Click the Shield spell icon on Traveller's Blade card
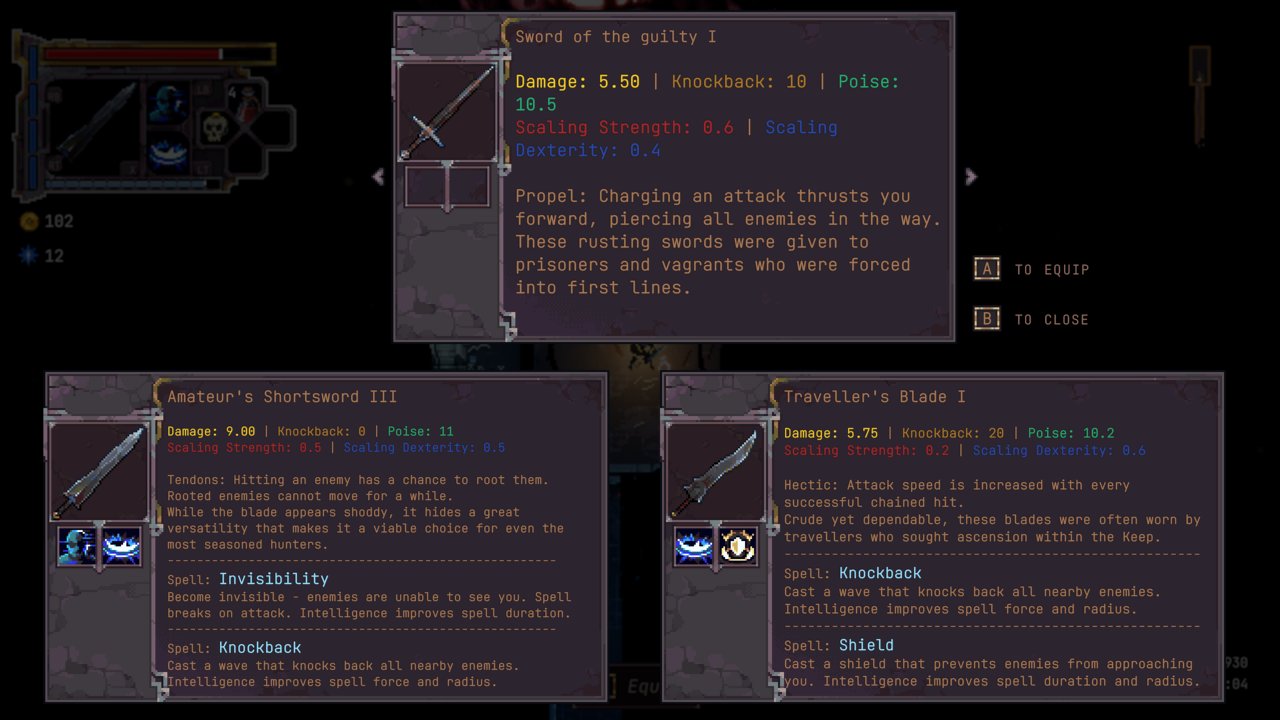 739,547
